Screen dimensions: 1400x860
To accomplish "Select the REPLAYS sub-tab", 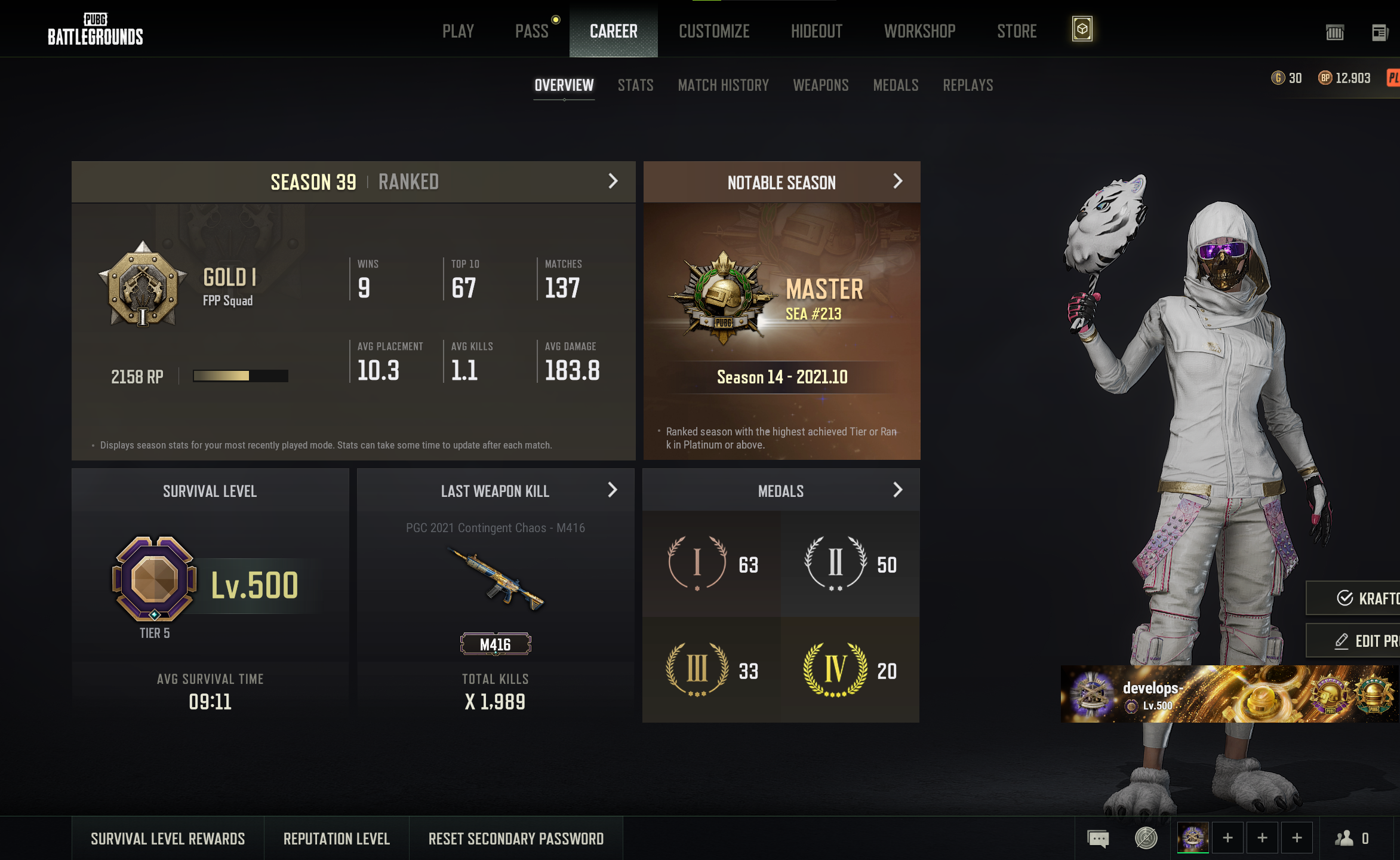I will click(968, 85).
